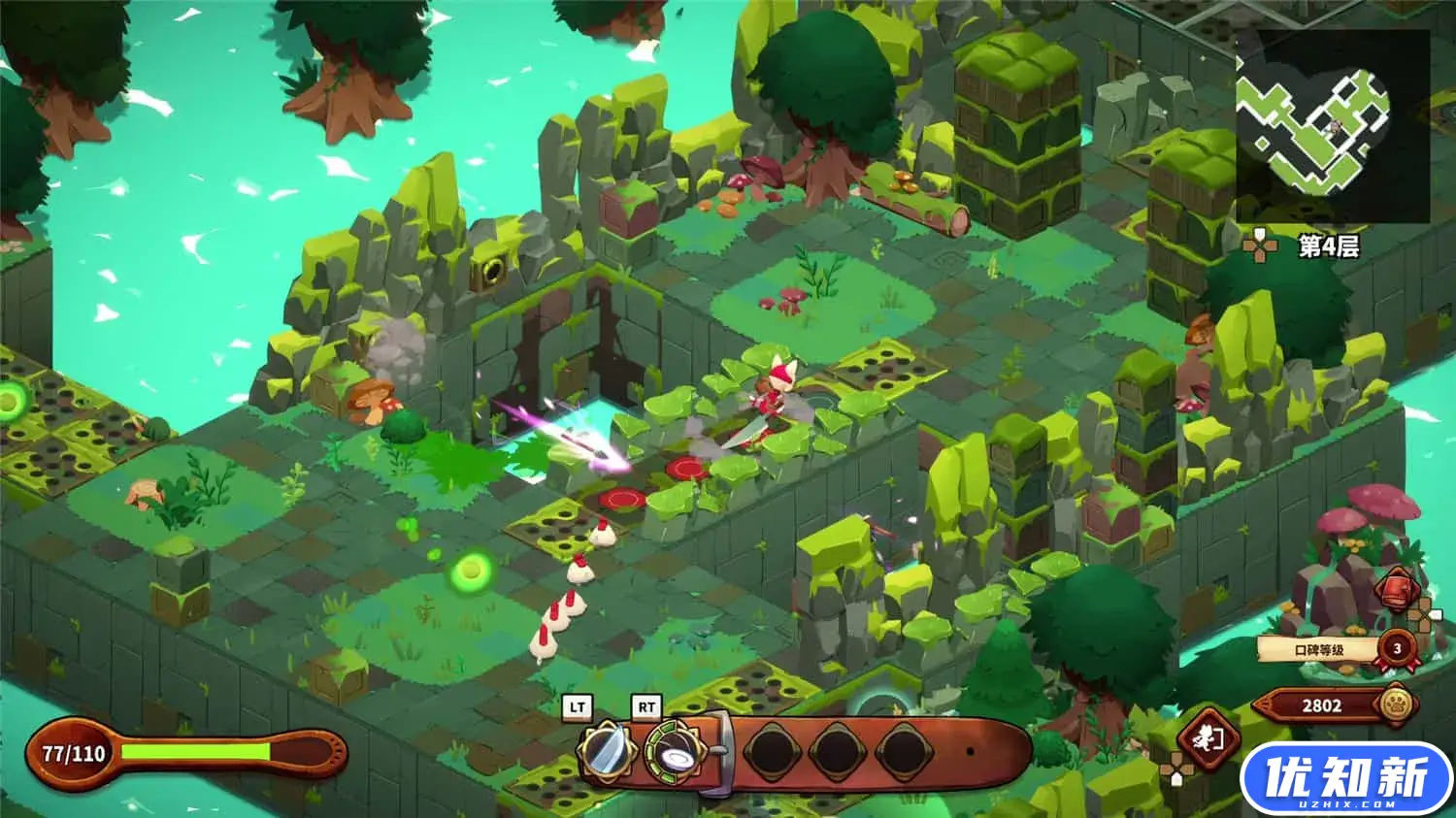1456x818 pixels.
Task: Open the dungeon minimap
Action: pos(1332,126)
